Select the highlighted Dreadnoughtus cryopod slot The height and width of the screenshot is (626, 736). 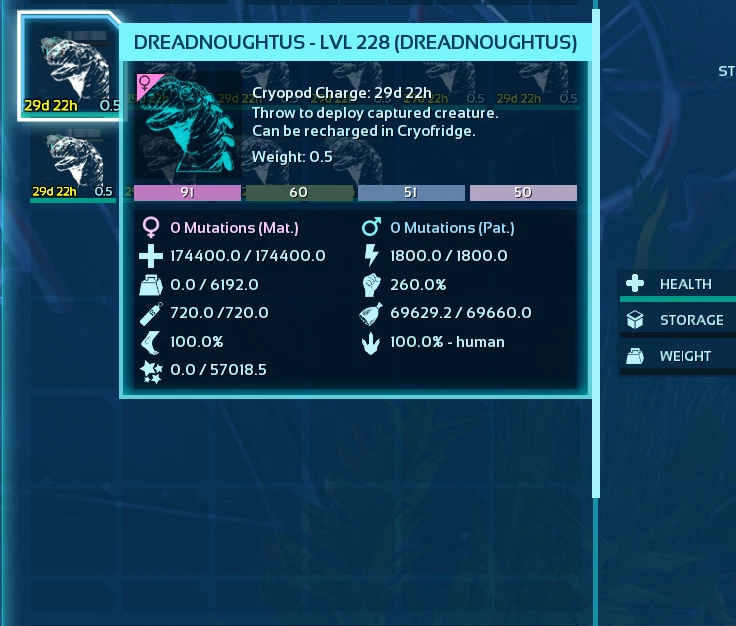point(70,66)
